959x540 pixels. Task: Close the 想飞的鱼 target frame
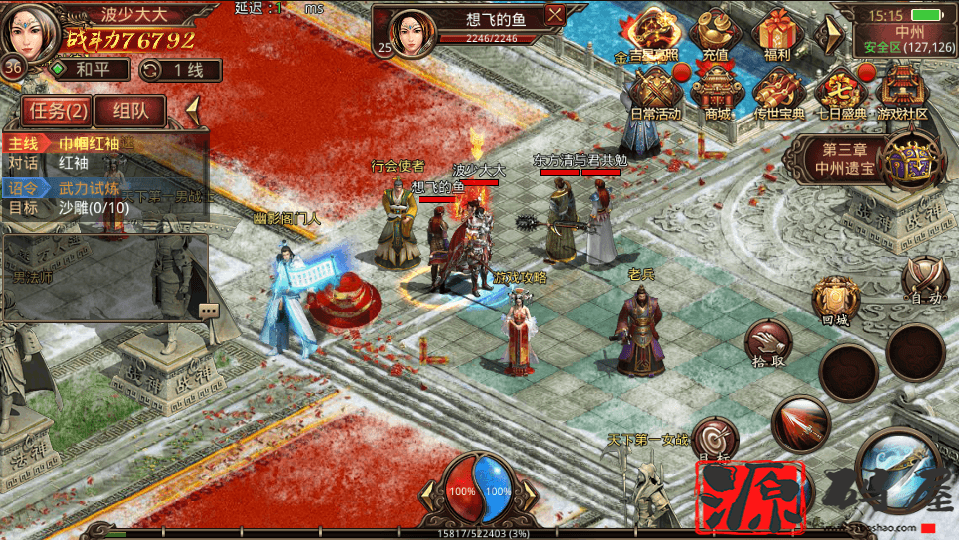555,15
